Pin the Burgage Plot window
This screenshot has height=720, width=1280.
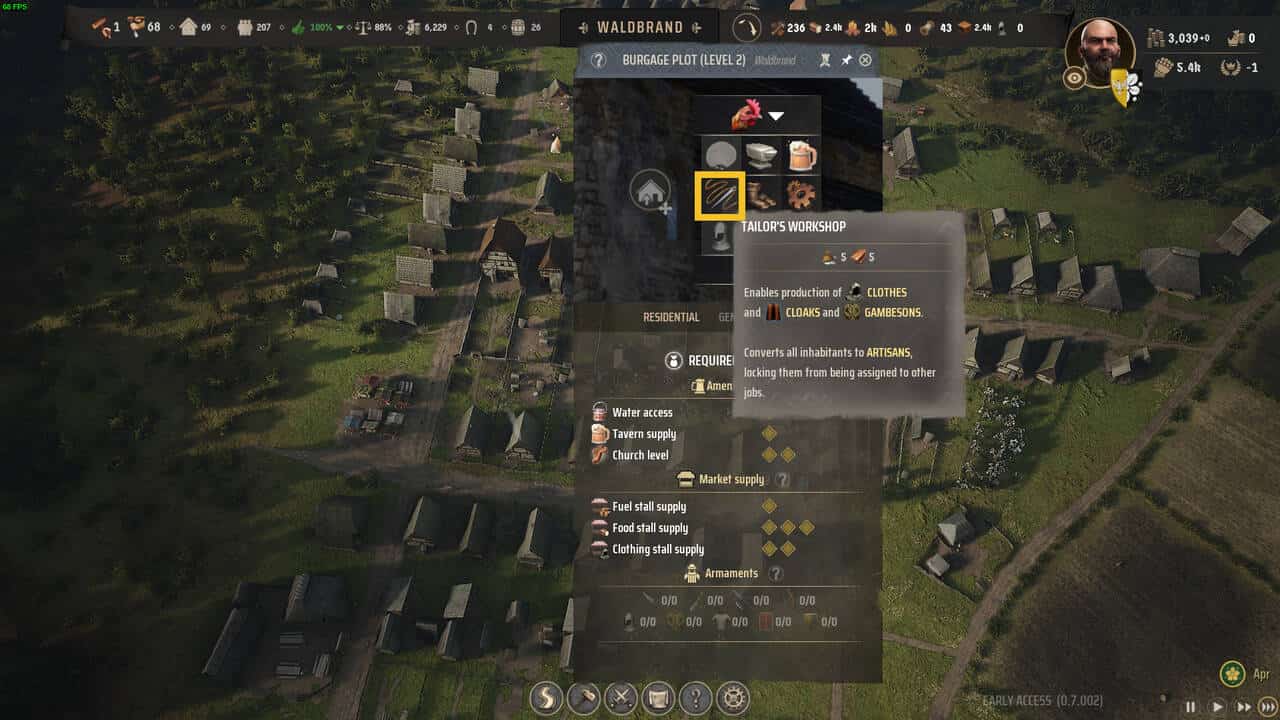coord(845,60)
